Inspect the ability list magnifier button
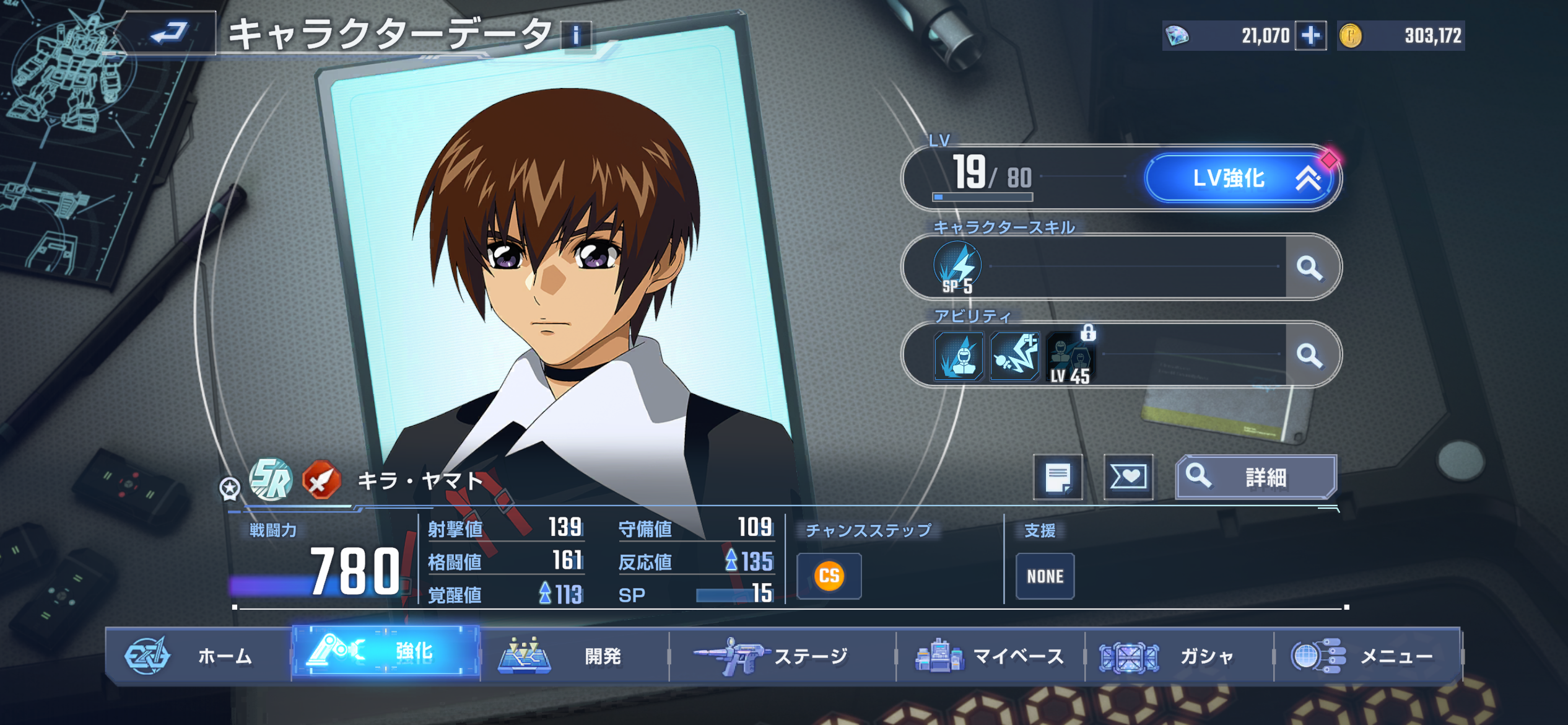Image resolution: width=1568 pixels, height=725 pixels. tap(1309, 356)
